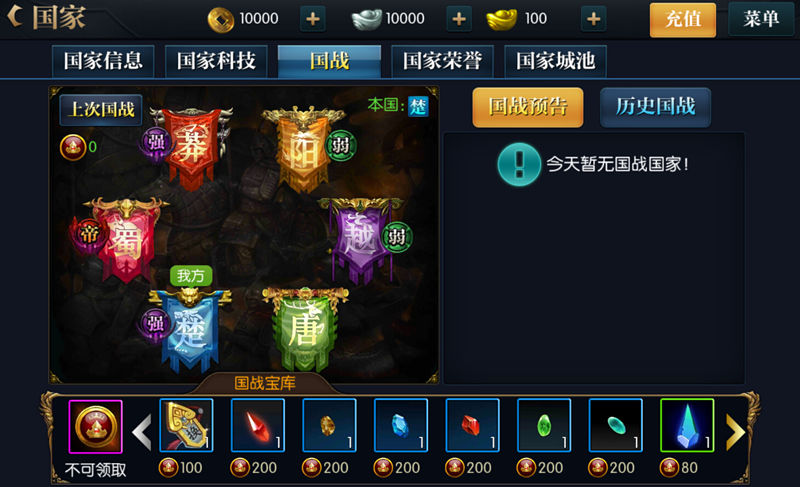Viewport: 800px width, 487px height.
Task: Show the 国家荣誉 tab
Action: pyautogui.click(x=442, y=61)
